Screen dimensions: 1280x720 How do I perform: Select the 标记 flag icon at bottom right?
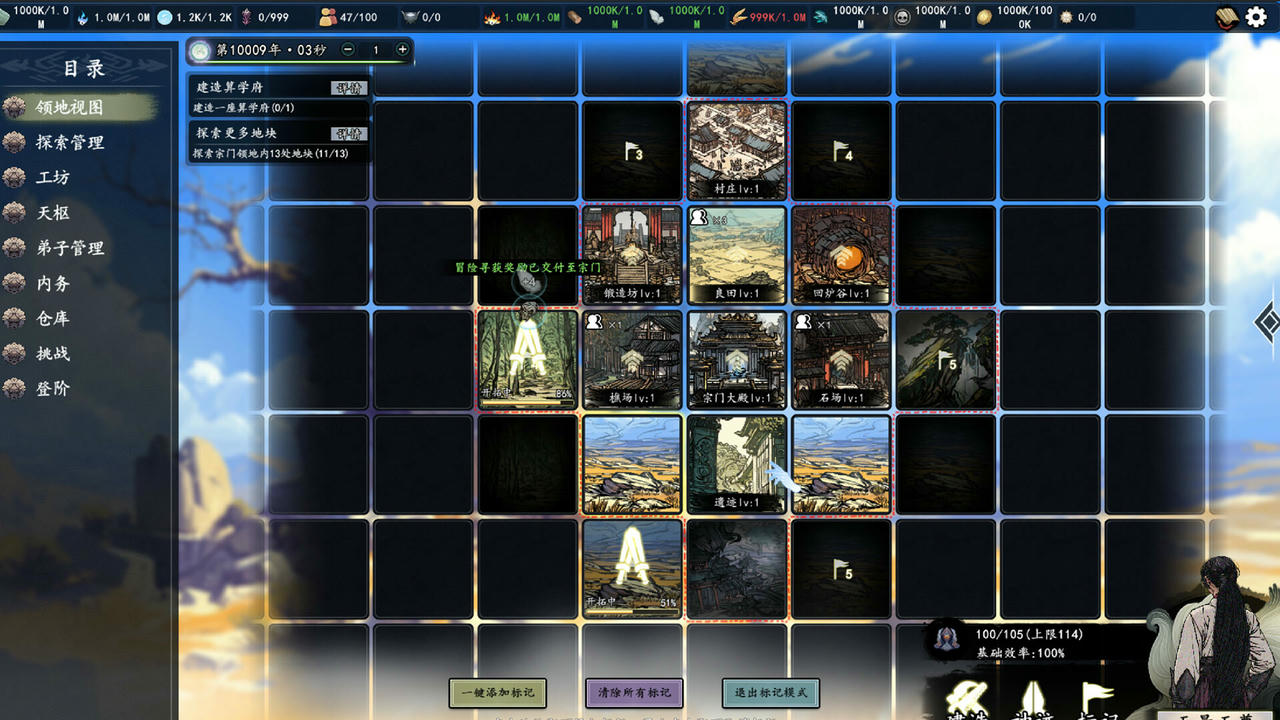[1095, 695]
